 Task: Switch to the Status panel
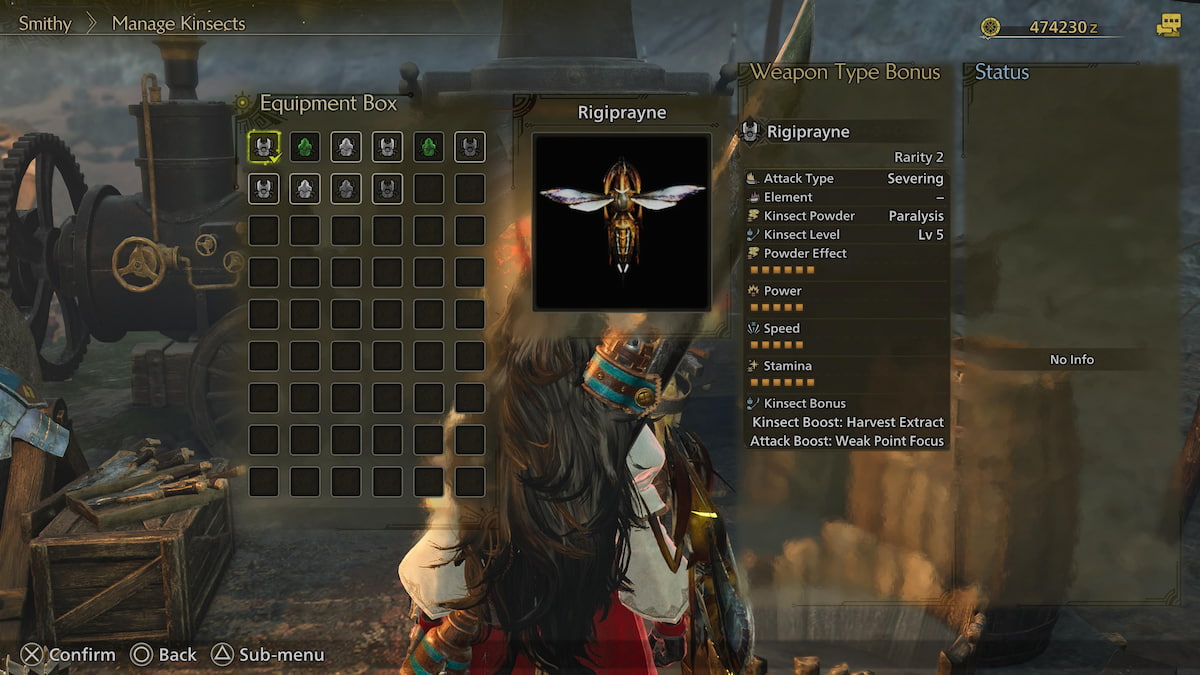(x=1002, y=72)
